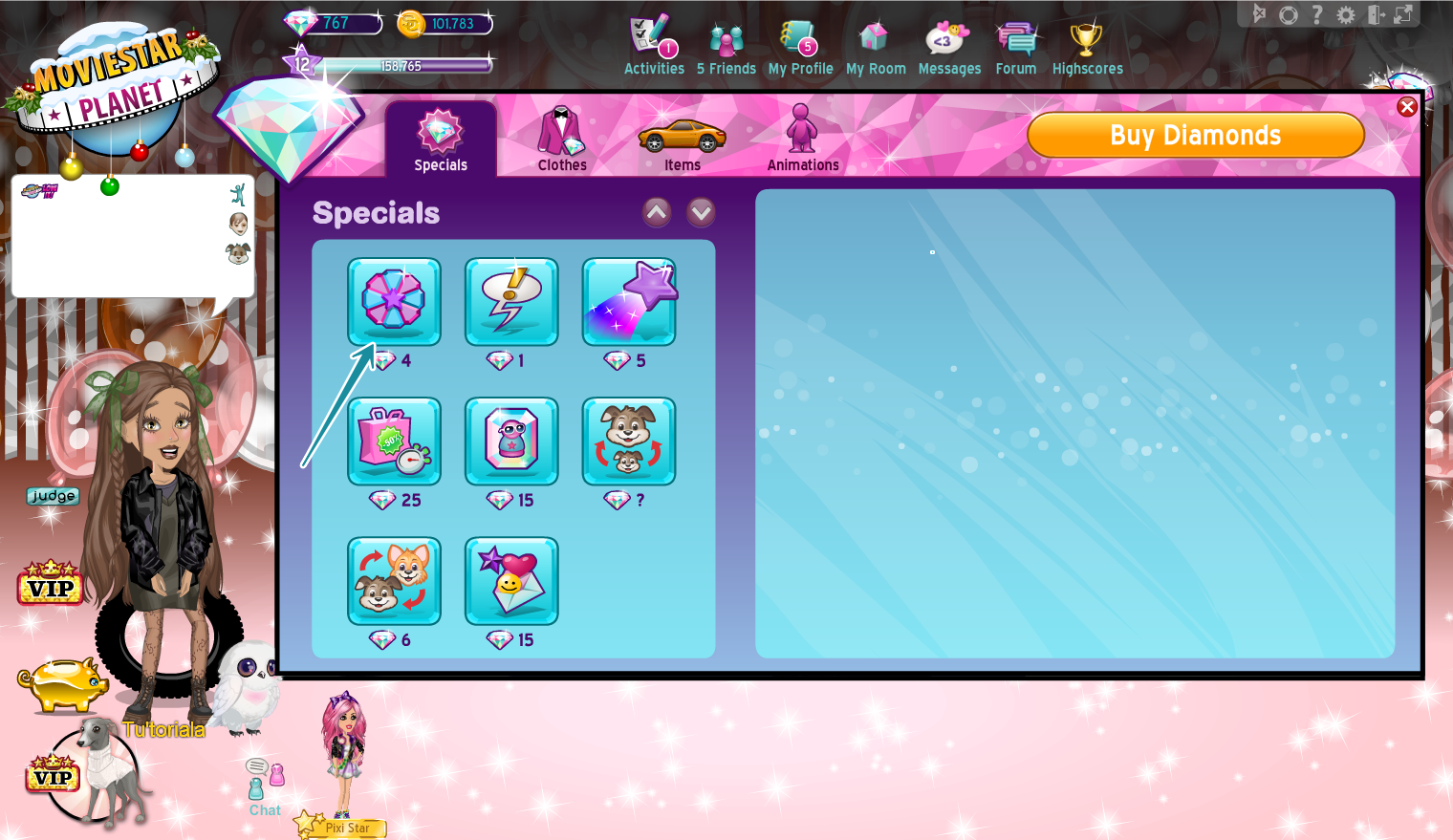
Task: Switch to the Animations tab
Action: [x=802, y=139]
